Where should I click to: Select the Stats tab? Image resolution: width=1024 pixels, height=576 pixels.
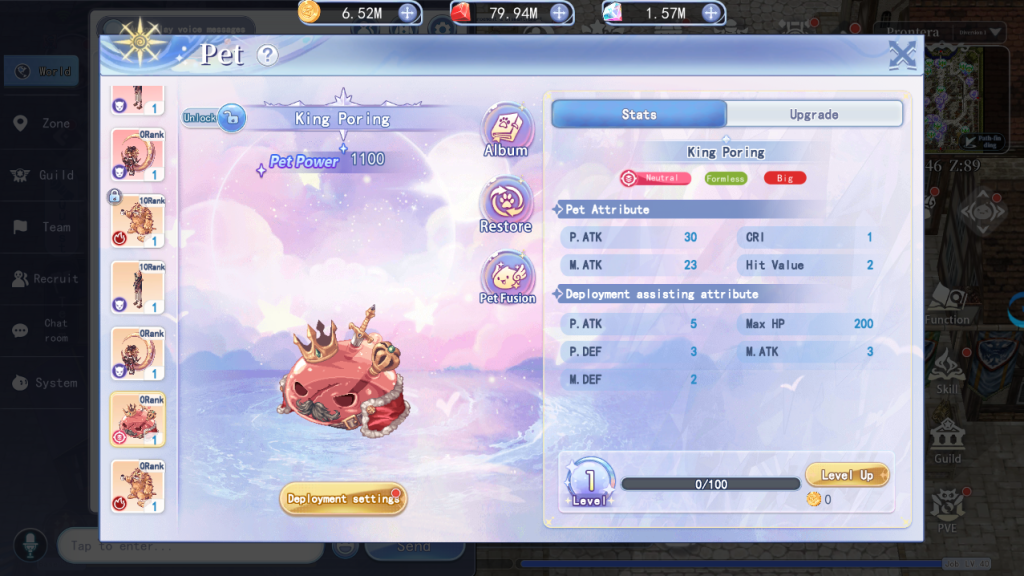[639, 115]
